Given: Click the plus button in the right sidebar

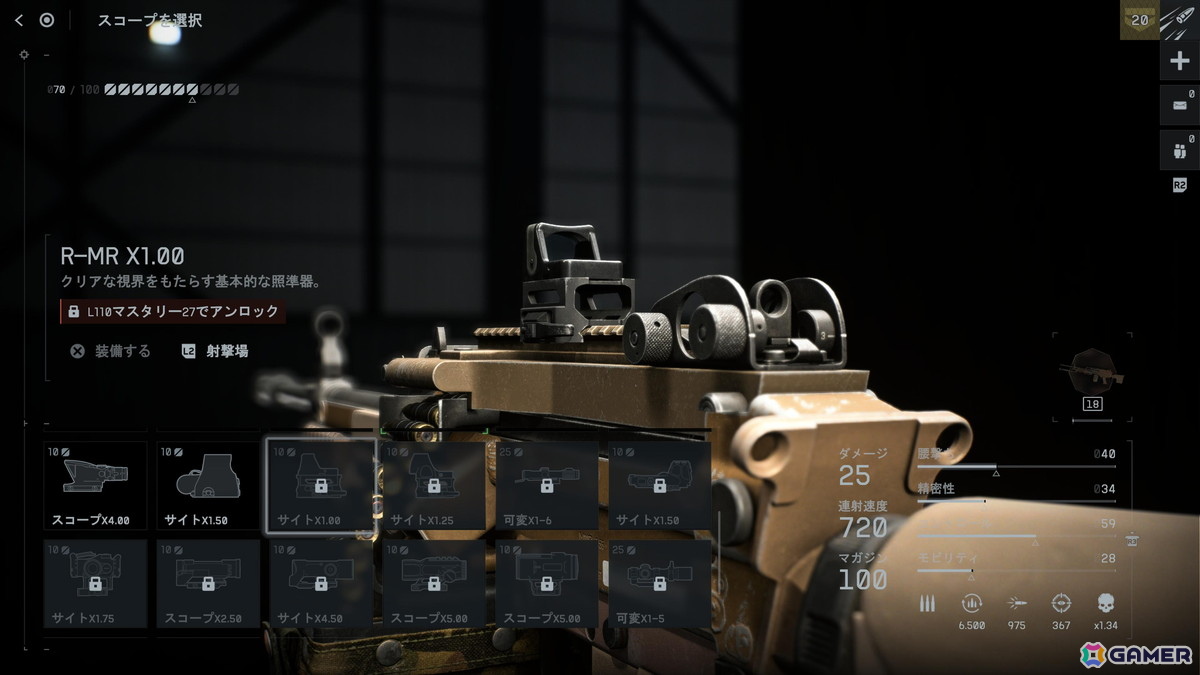Looking at the screenshot, I should tap(1179, 61).
